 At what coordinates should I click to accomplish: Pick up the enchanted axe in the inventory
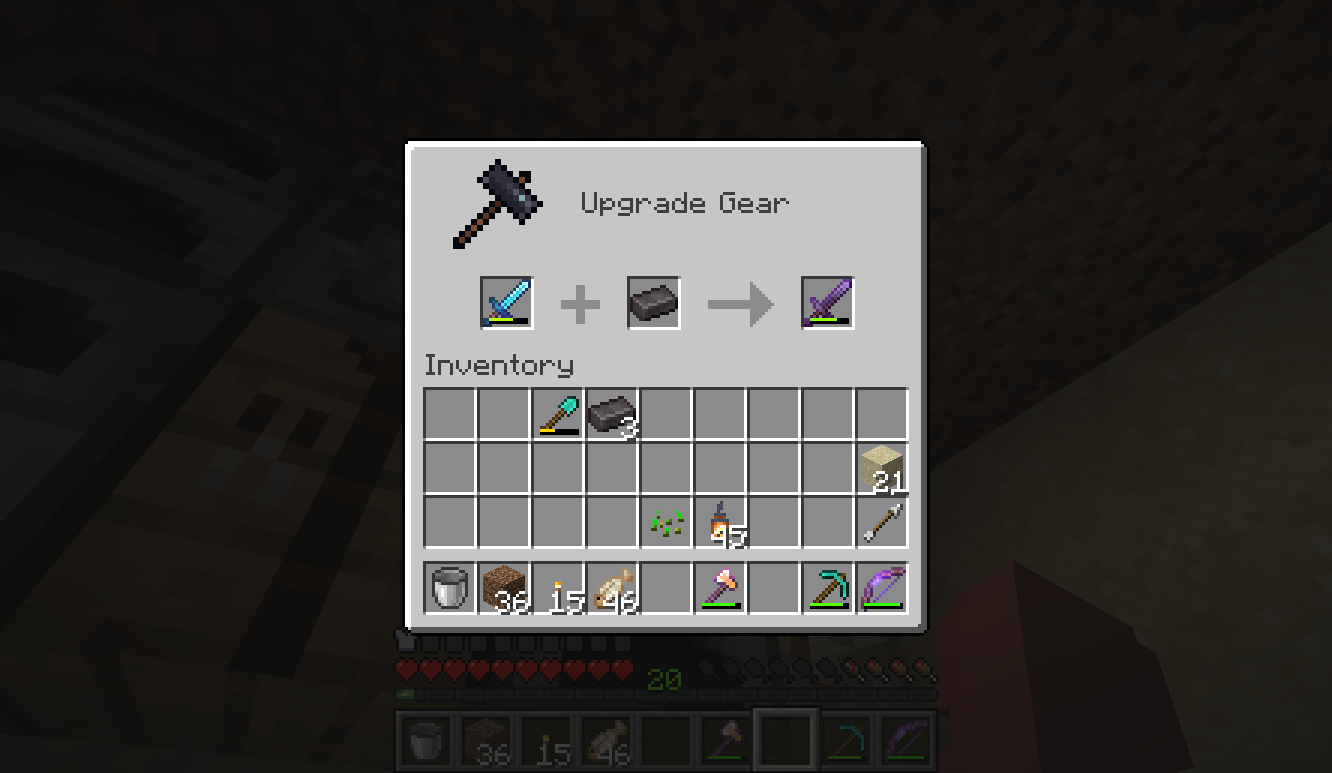click(721, 587)
